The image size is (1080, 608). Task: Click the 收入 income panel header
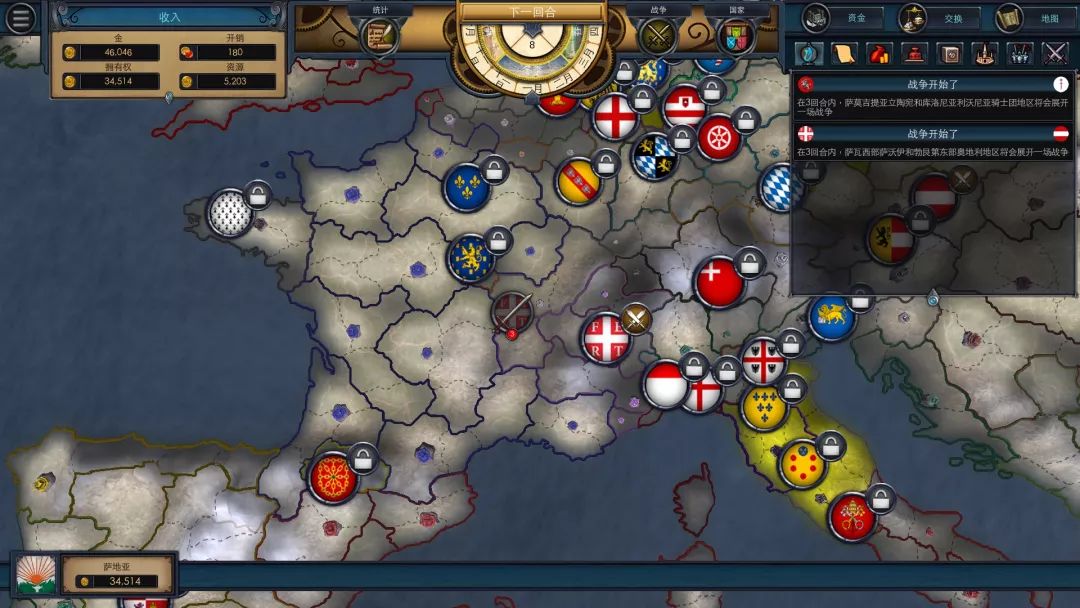click(169, 17)
